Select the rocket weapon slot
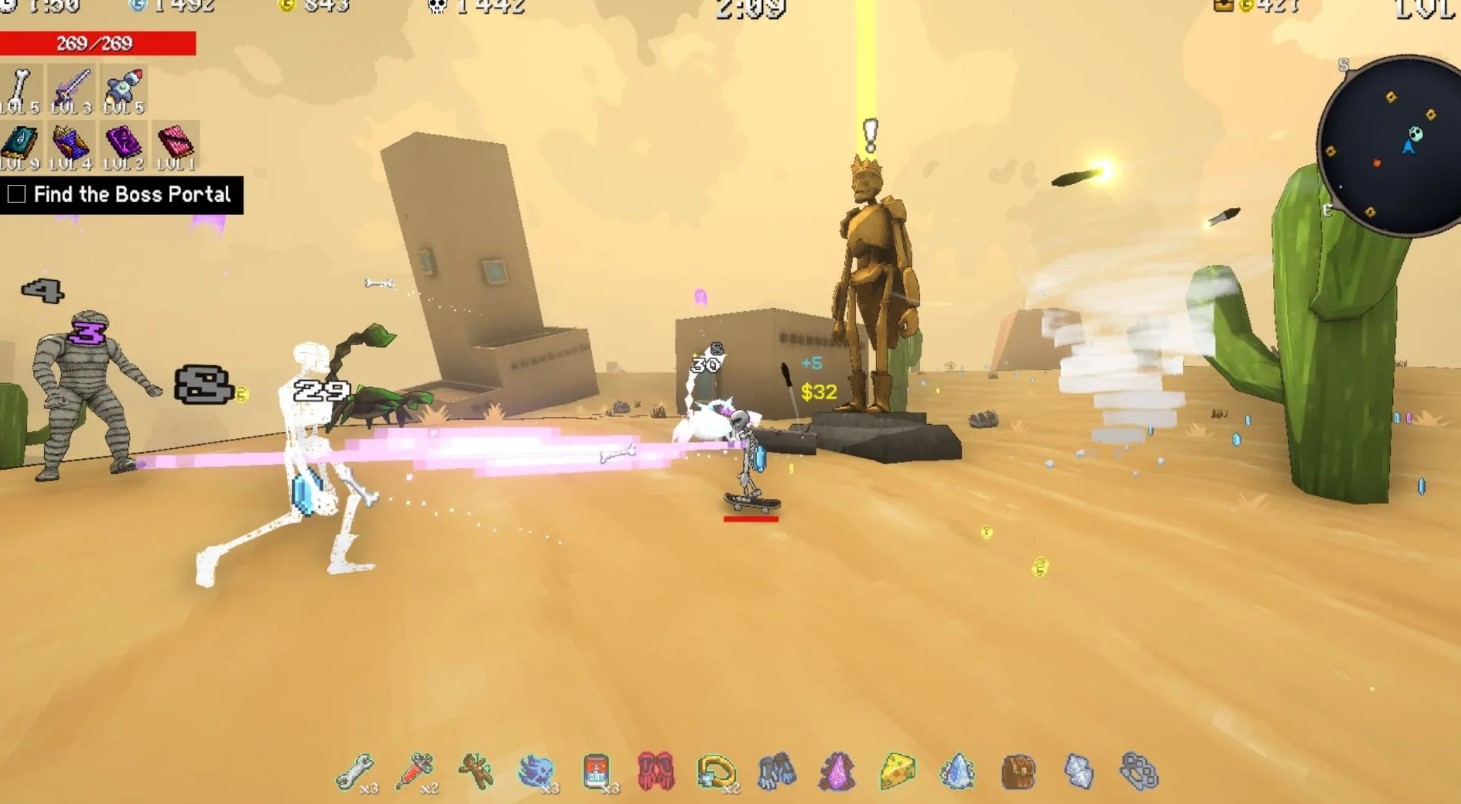Screen dimensions: 1461x804 coord(124,89)
